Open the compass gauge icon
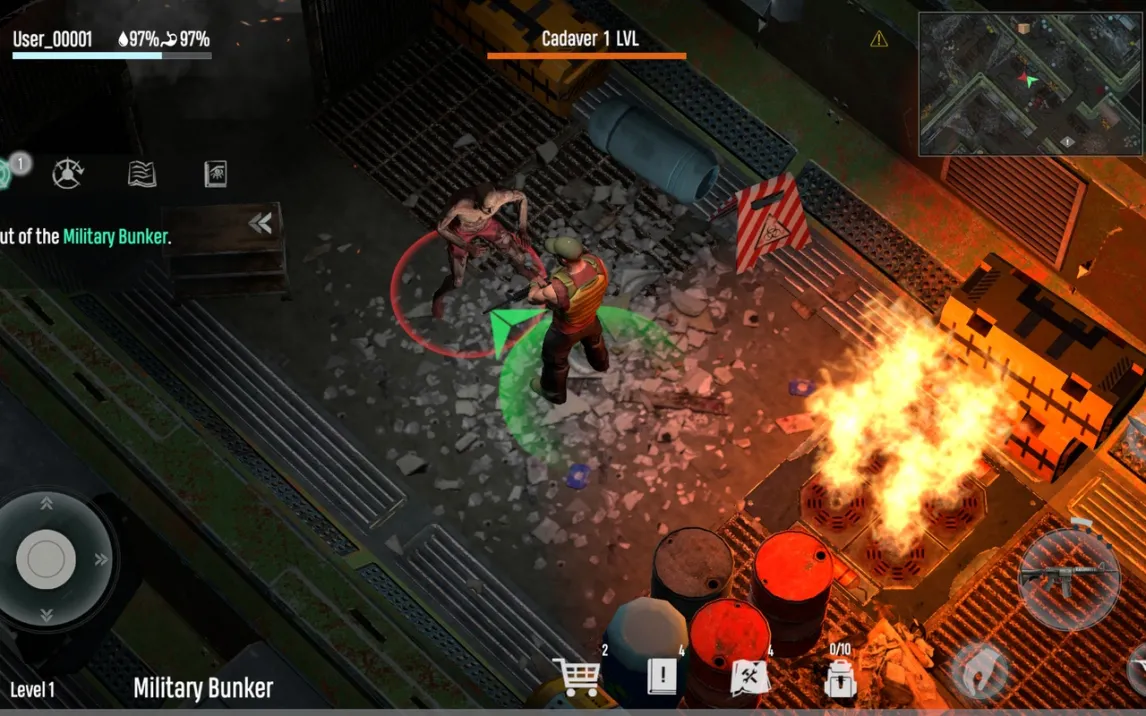The image size is (1146, 716). [68, 174]
